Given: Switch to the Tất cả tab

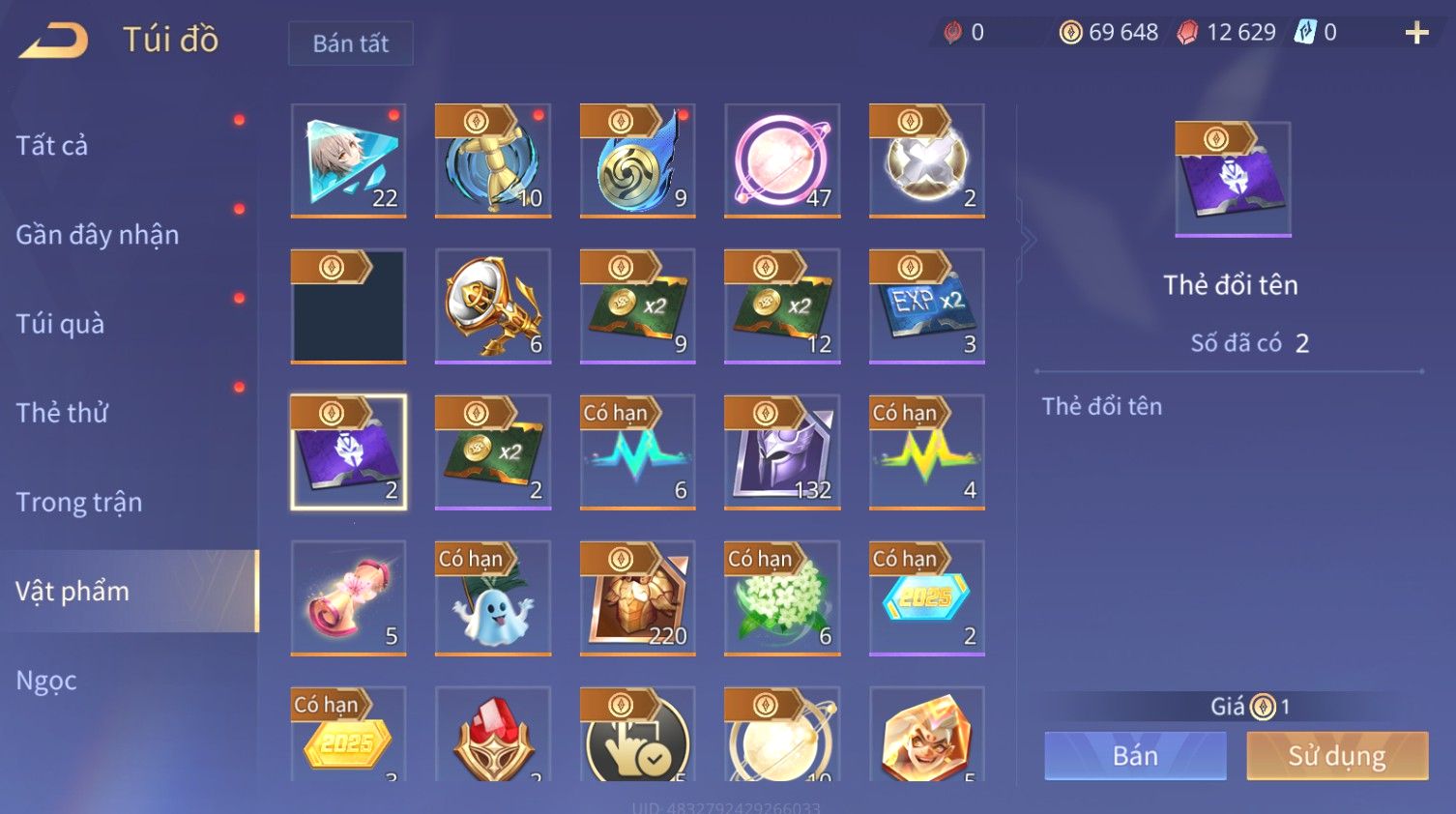Looking at the screenshot, I should [x=52, y=145].
